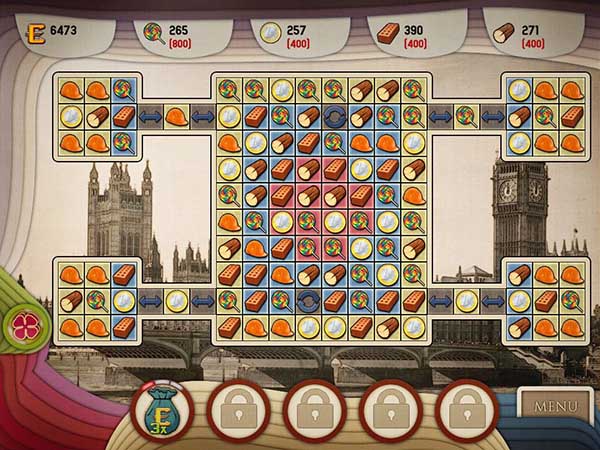Select the lollipop tile between double arrows
This screenshot has height=450, width=600.
(465, 117)
